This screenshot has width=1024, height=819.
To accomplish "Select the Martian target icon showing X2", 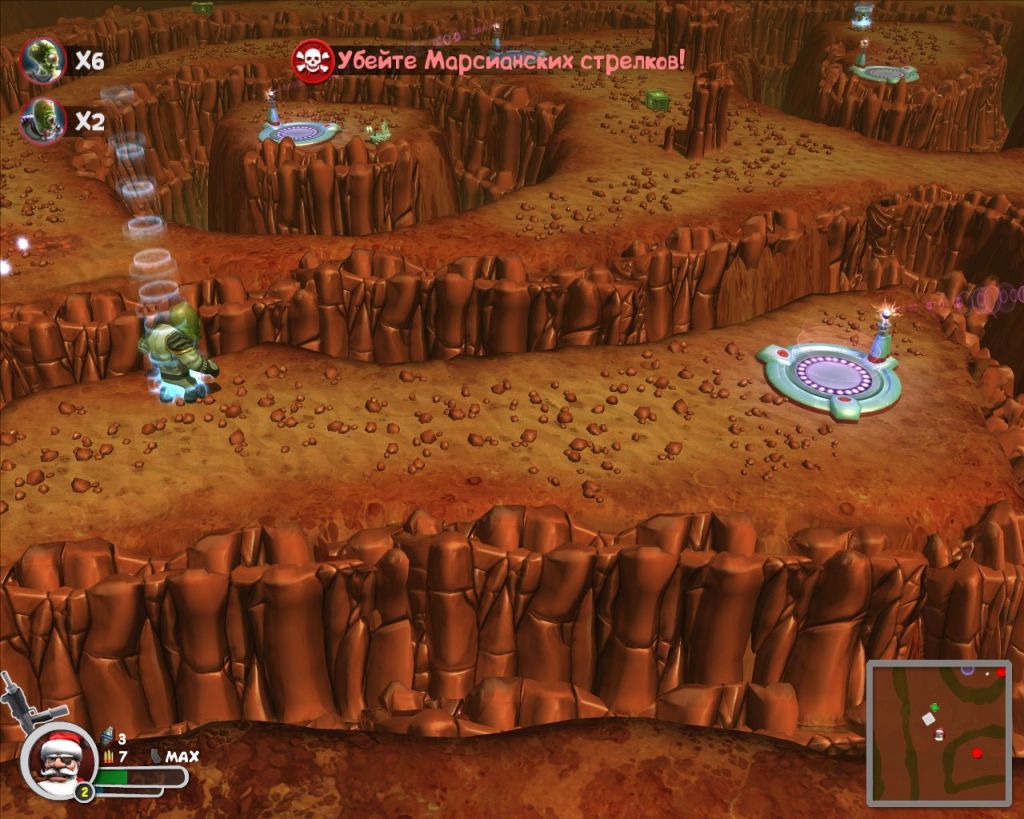I will click(42, 121).
